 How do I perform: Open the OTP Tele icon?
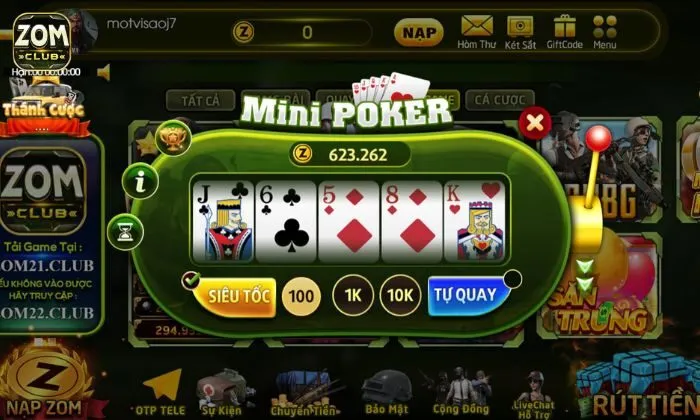(x=160, y=391)
